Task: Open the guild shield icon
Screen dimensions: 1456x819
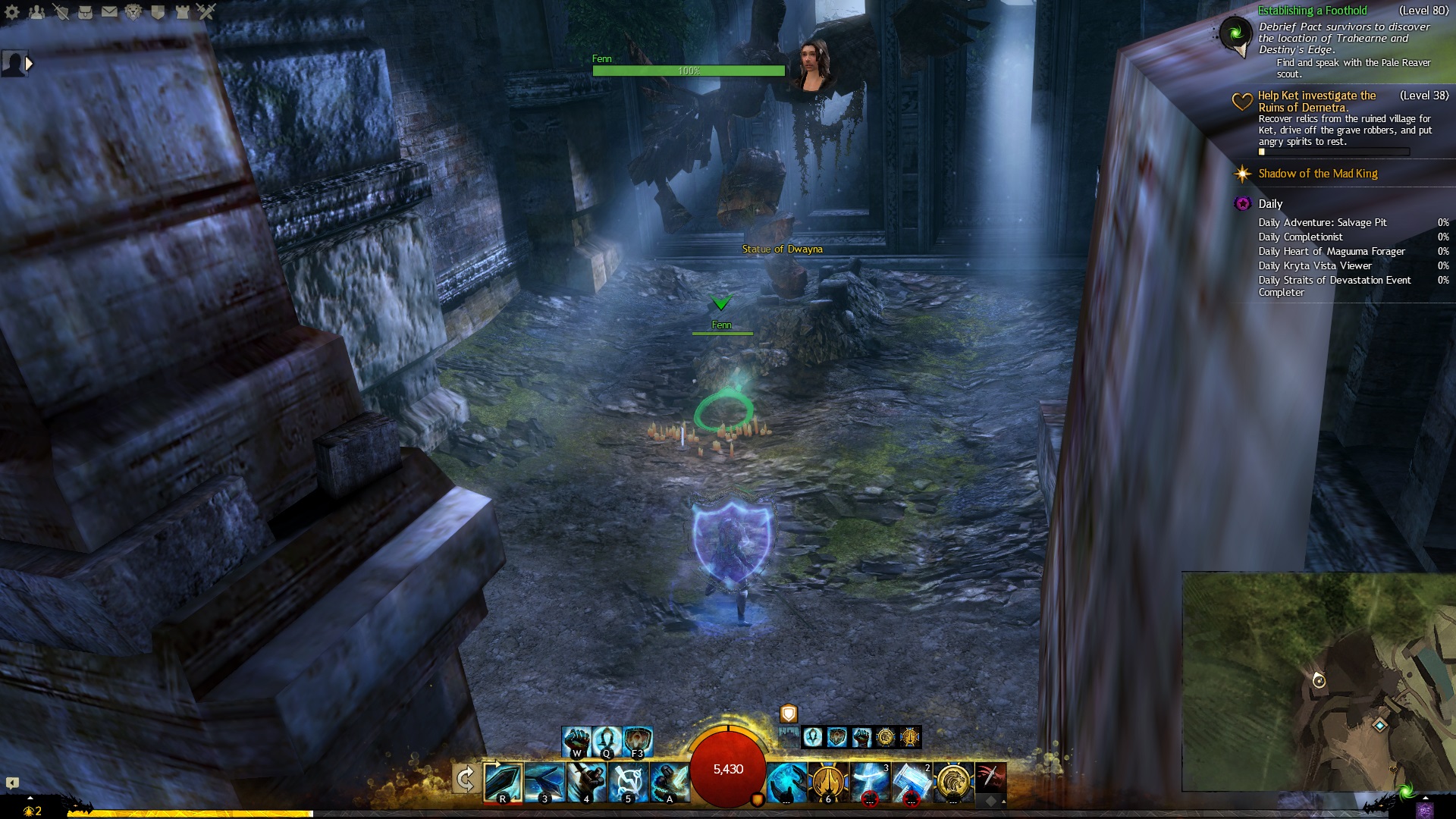Action: [x=158, y=11]
